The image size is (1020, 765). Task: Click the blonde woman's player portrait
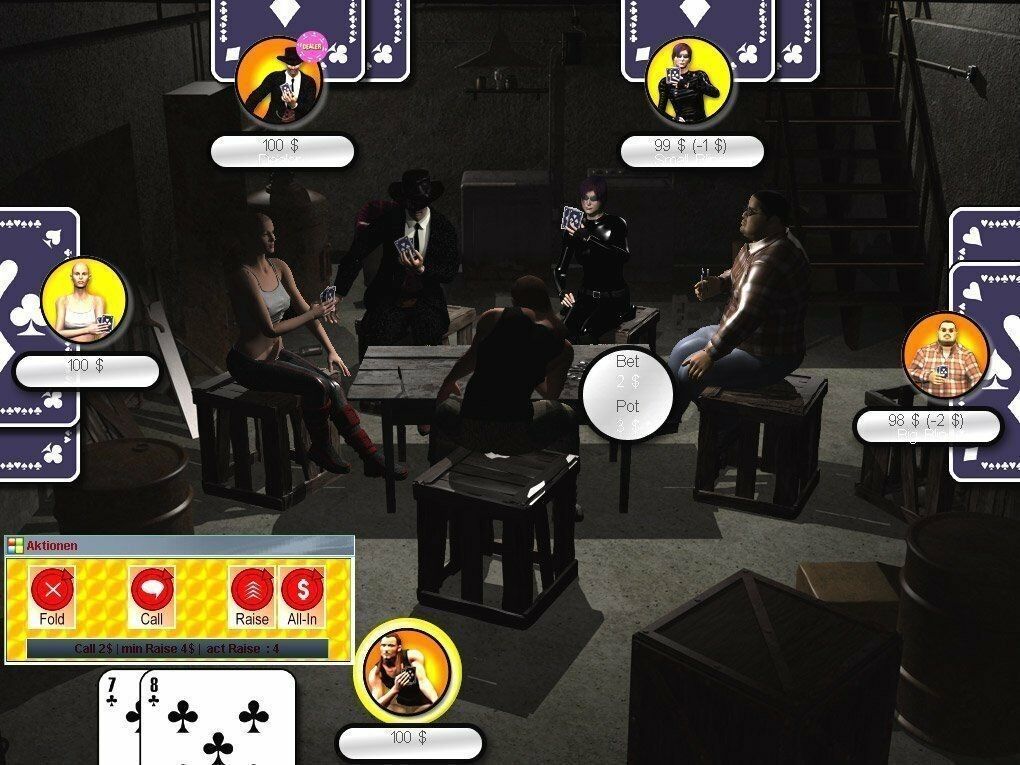click(x=84, y=300)
